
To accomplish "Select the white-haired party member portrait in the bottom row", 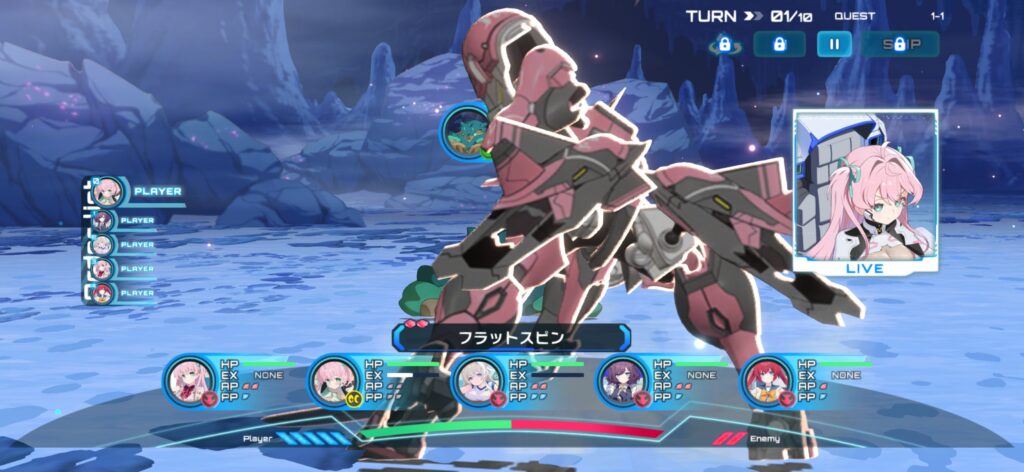I will coord(476,380).
